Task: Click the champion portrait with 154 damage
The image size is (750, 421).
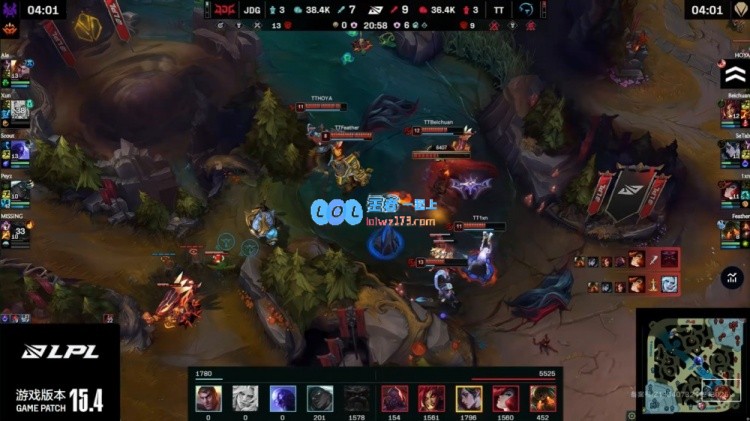Action: (x=394, y=398)
